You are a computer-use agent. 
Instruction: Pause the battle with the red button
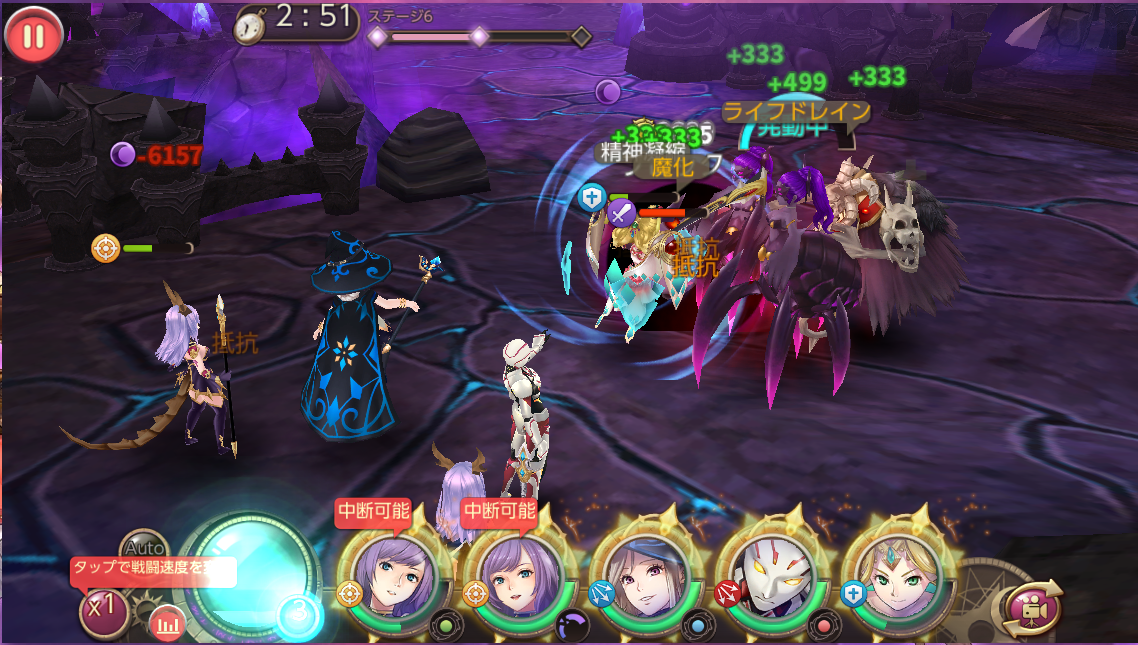pos(33,36)
